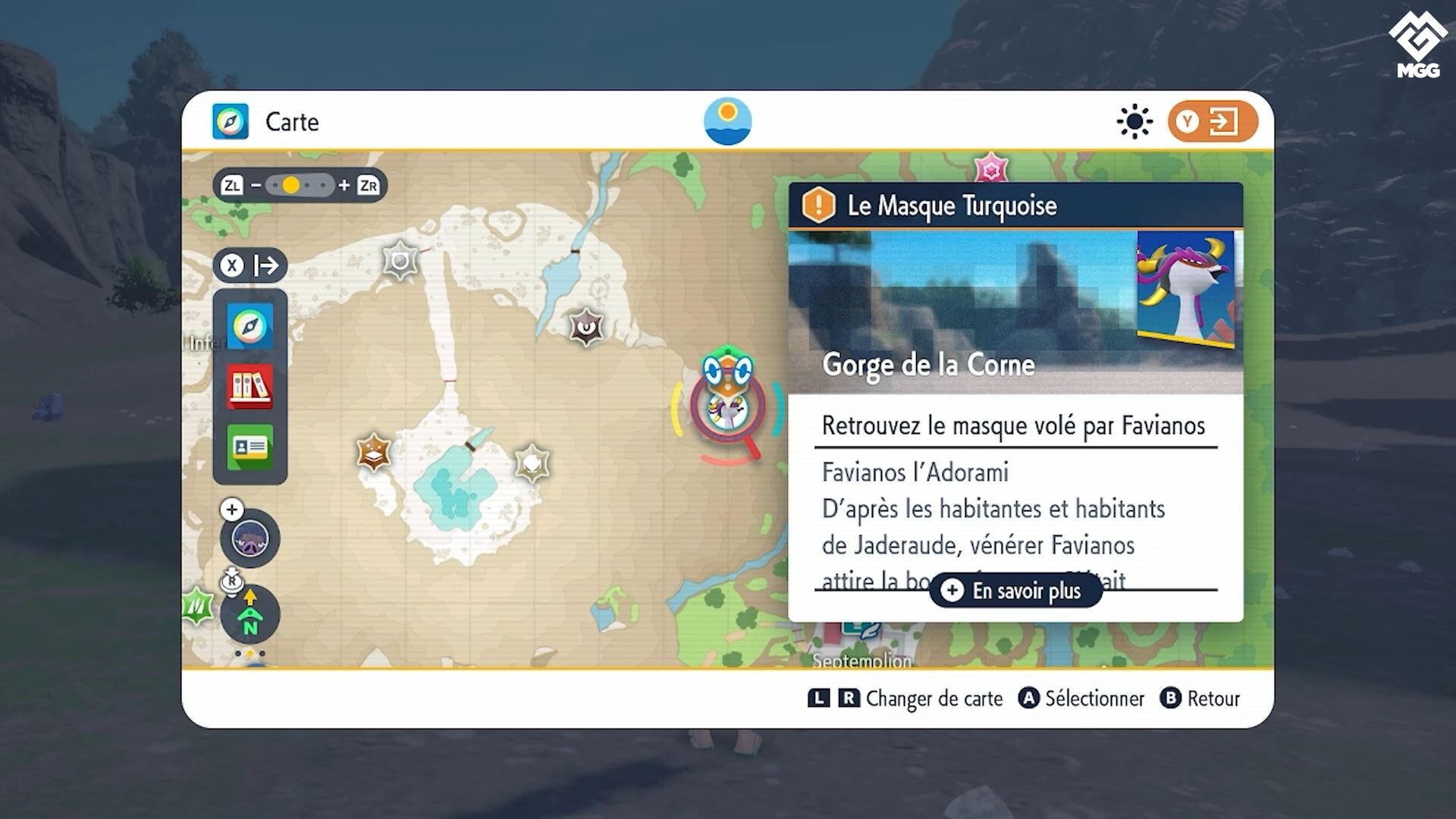Click the Carte compass icon in title bar

pyautogui.click(x=230, y=121)
